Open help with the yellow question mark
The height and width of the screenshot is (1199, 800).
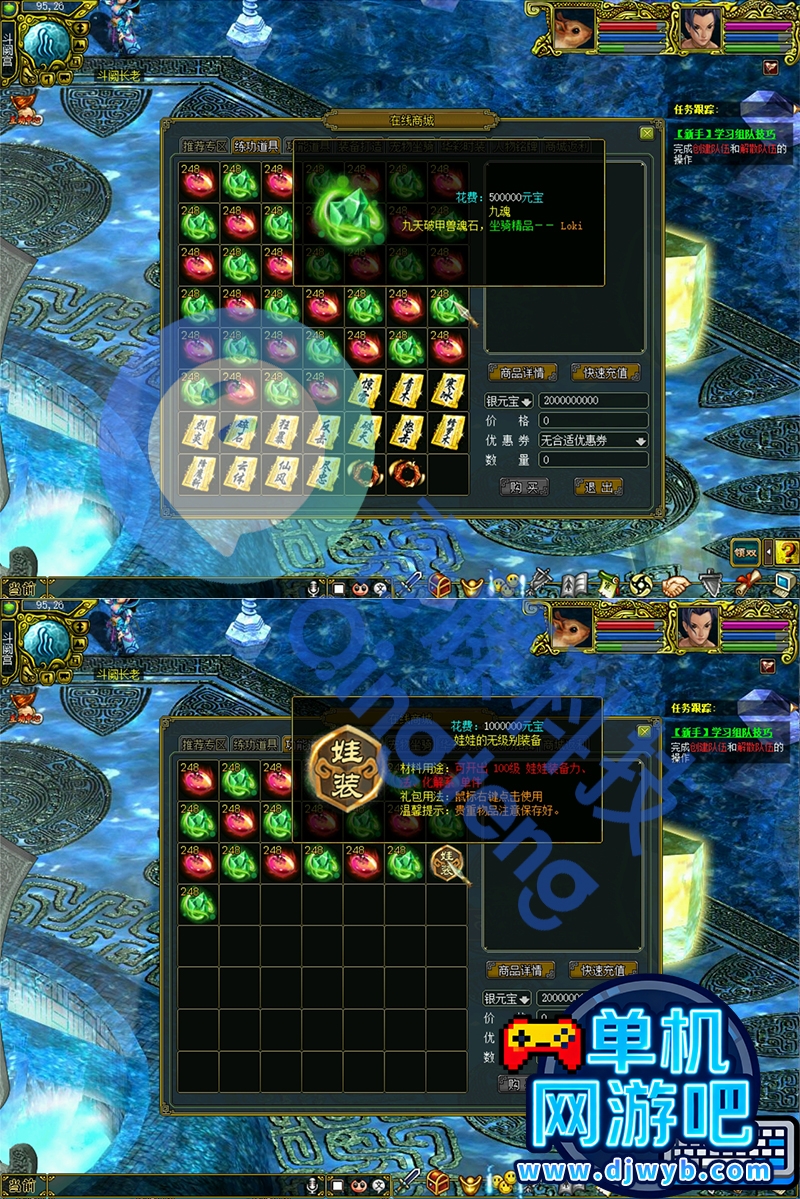pyautogui.click(x=787, y=551)
